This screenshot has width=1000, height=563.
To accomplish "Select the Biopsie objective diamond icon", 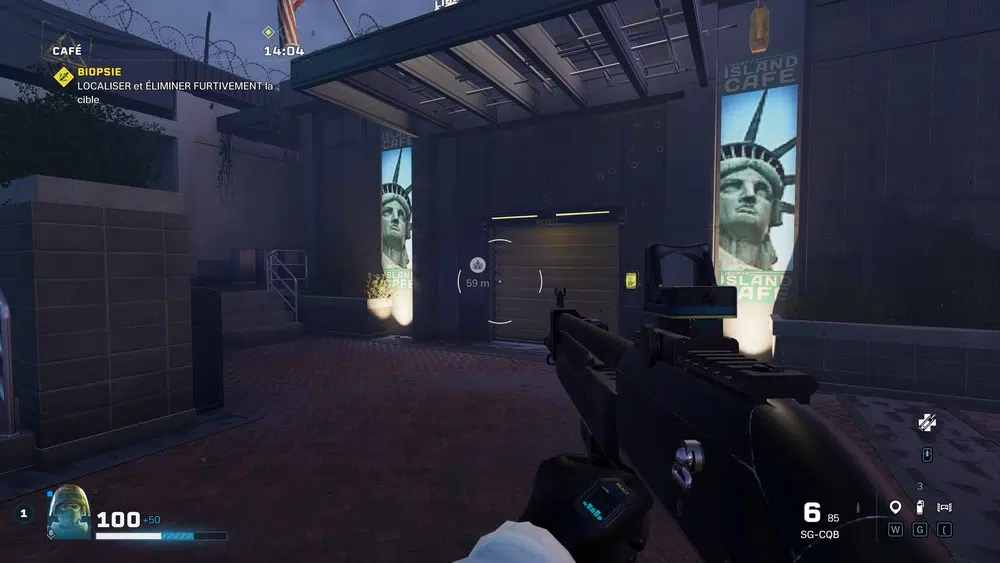I will [63, 76].
